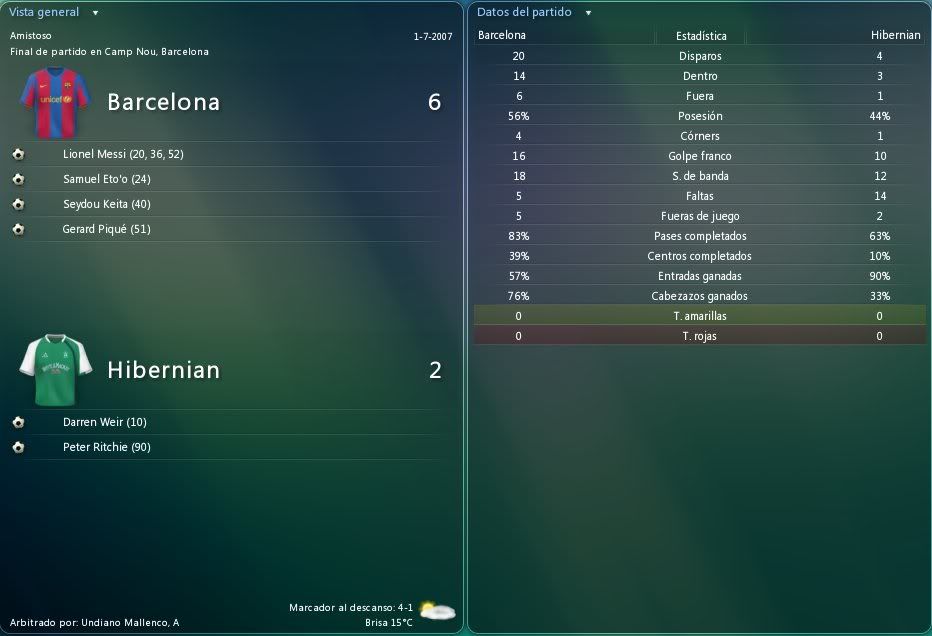Click the Estadística column header
The height and width of the screenshot is (636, 932).
click(700, 36)
